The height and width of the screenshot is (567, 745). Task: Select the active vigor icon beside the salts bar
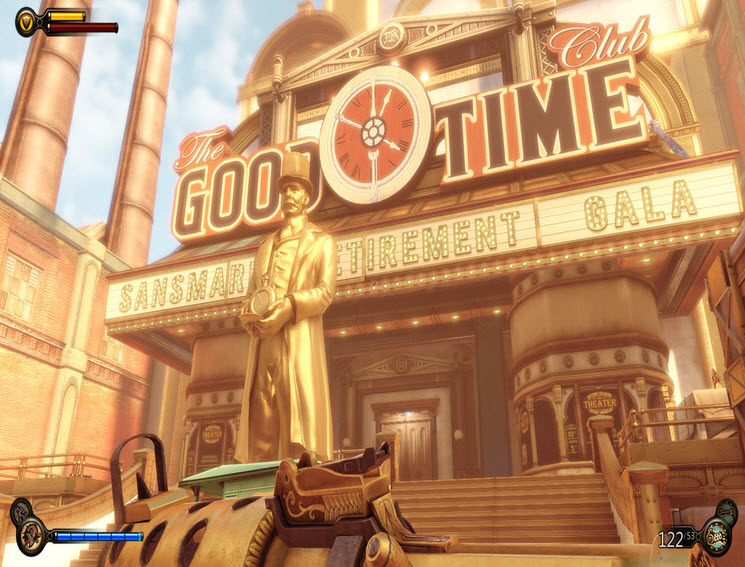31,537
